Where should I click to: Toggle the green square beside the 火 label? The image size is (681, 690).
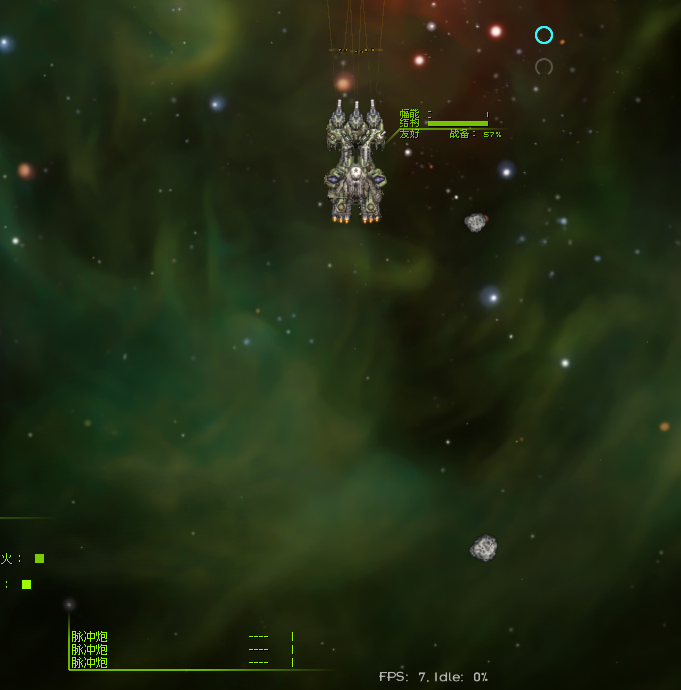click(39, 559)
